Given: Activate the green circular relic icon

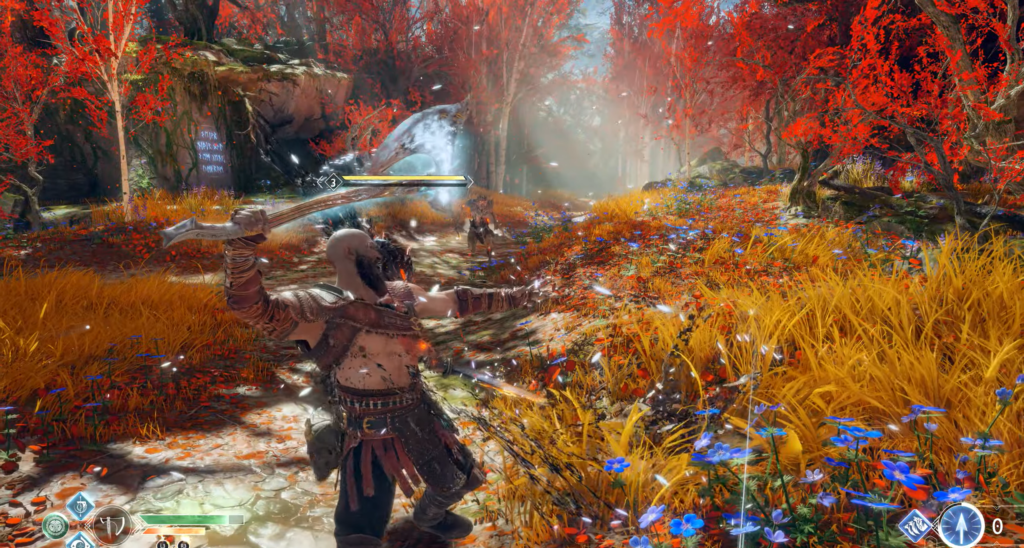Looking at the screenshot, I should tap(55, 525).
